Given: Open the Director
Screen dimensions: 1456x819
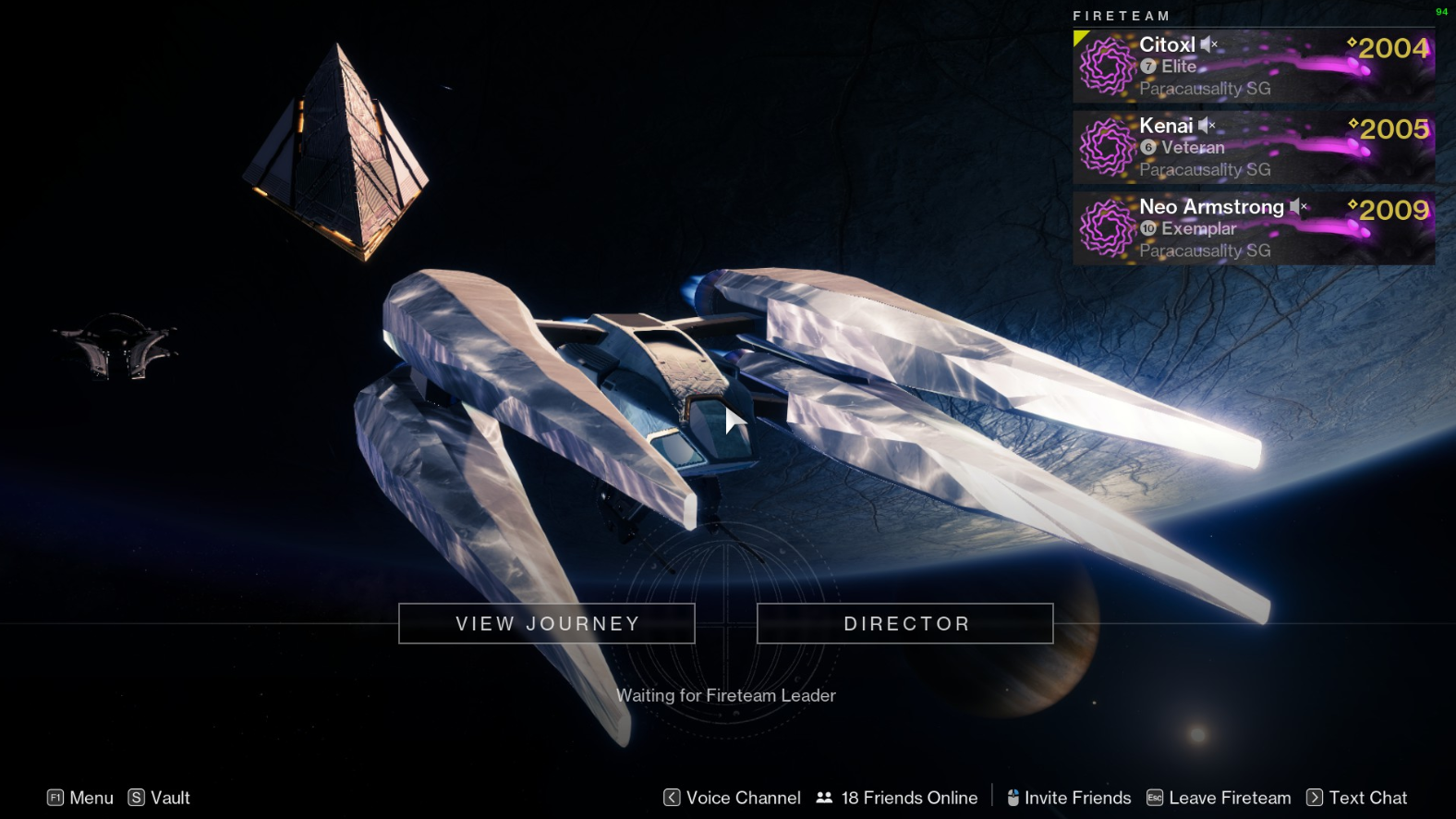Looking at the screenshot, I should tap(905, 624).
